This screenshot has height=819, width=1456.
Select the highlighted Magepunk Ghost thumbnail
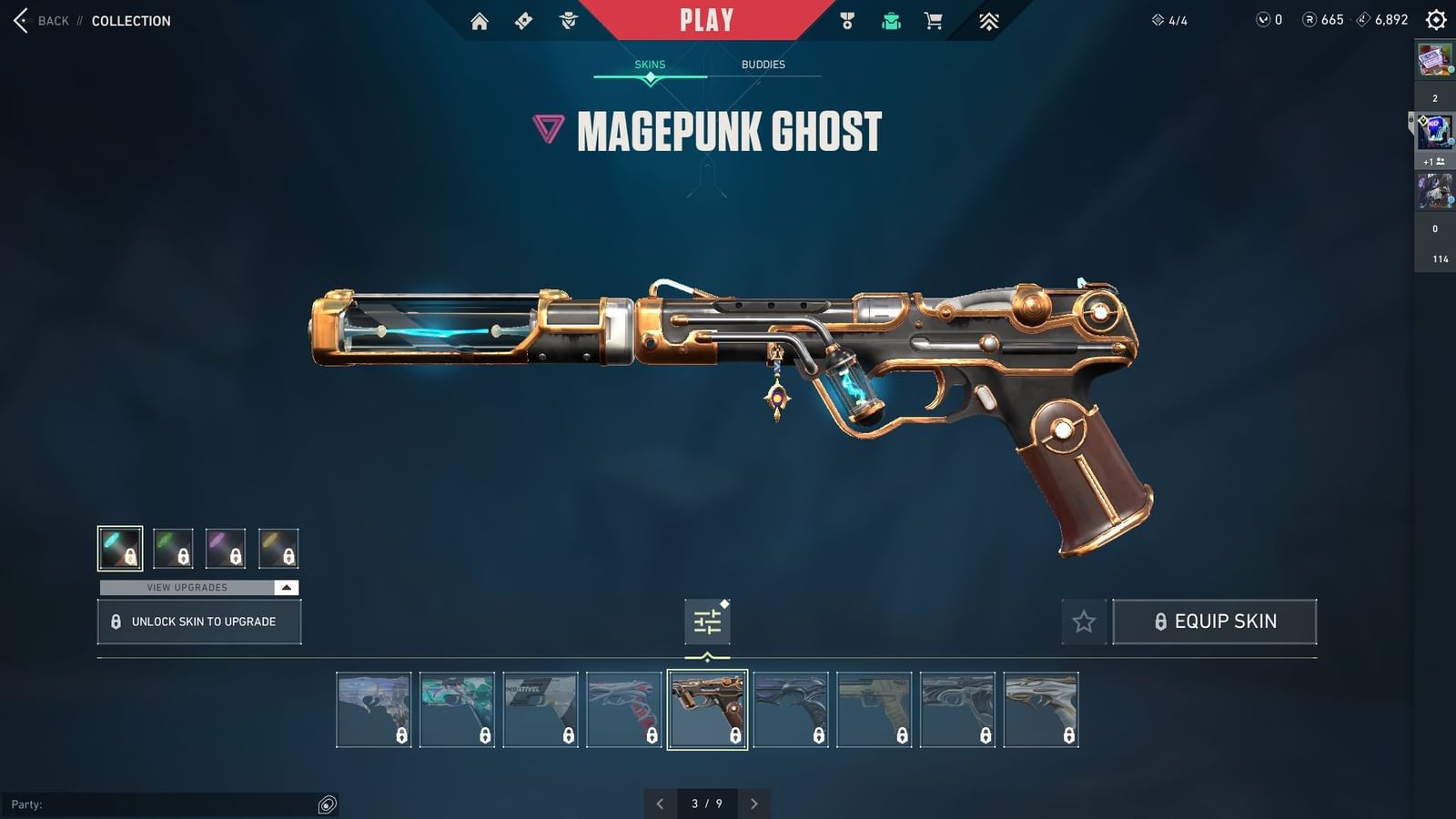707,709
